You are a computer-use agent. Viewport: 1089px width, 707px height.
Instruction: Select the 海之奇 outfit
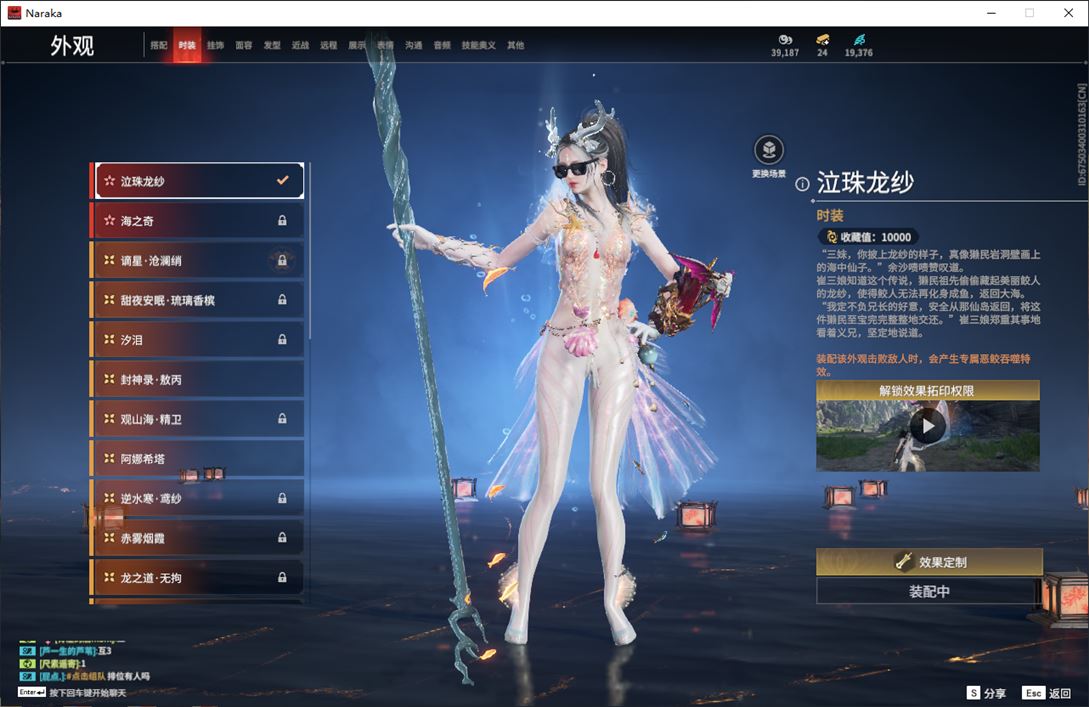(x=198, y=220)
